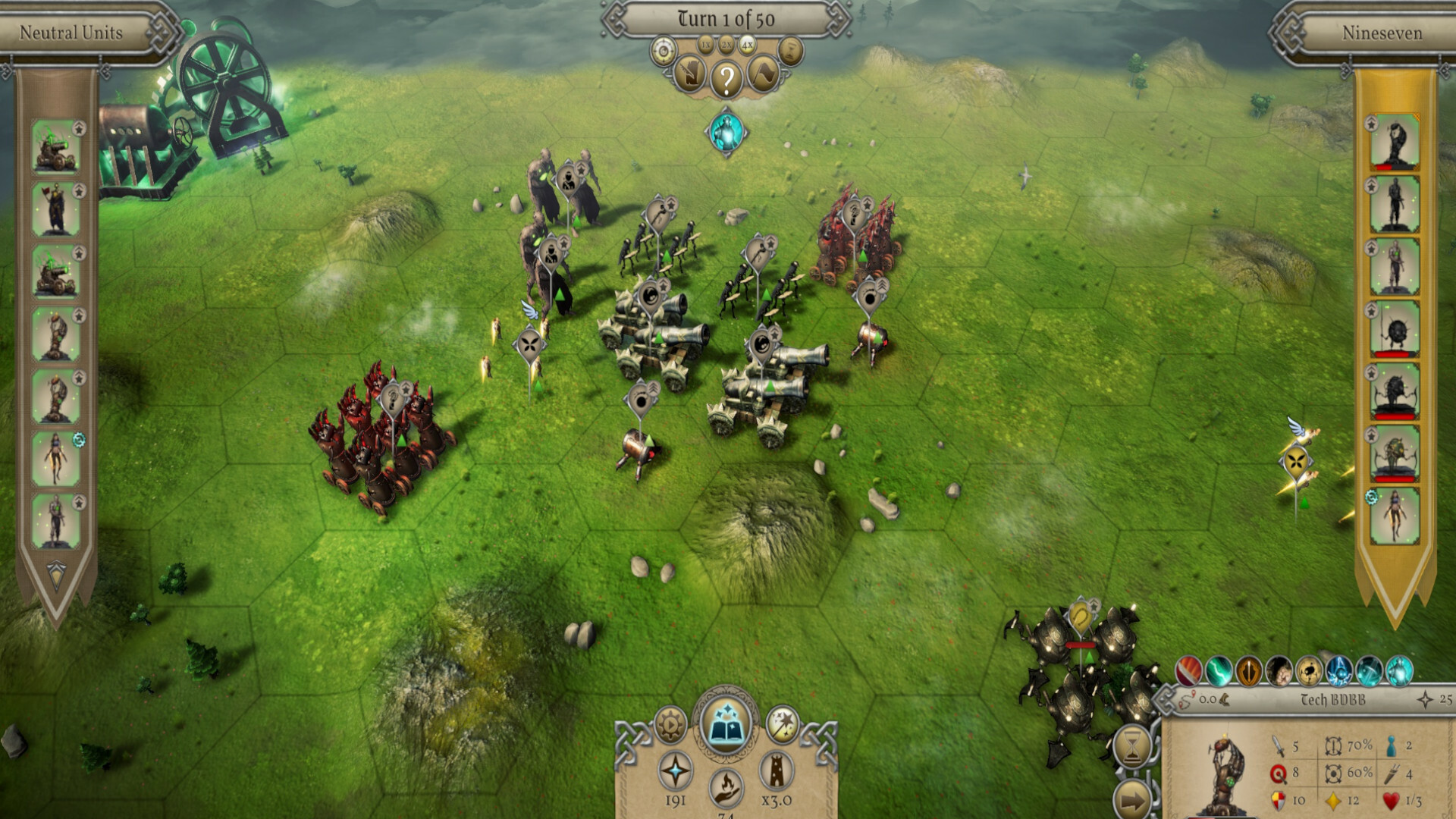
Task: Select the magic wand ability icon
Action: tap(781, 723)
